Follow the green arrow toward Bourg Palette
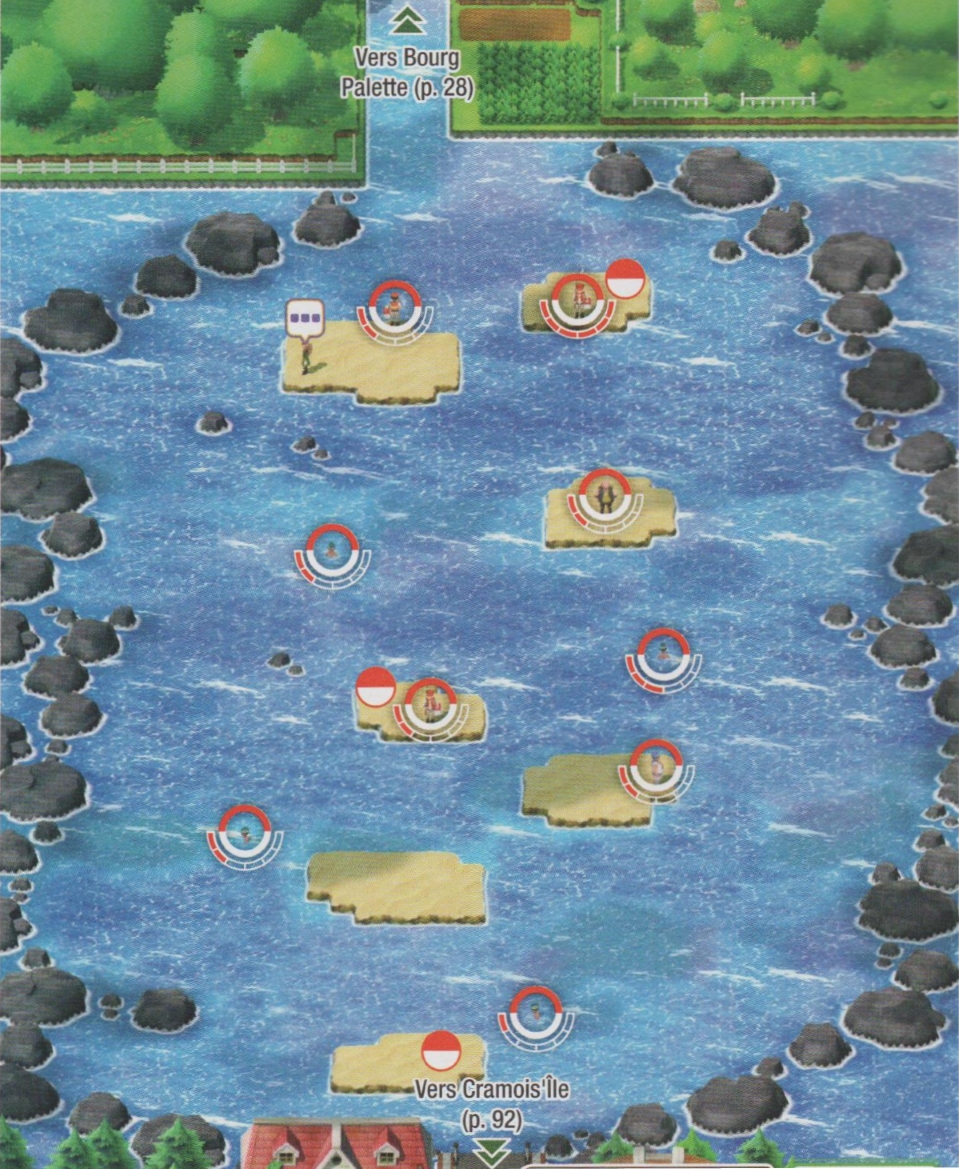This screenshot has height=1169, width=959. click(408, 19)
